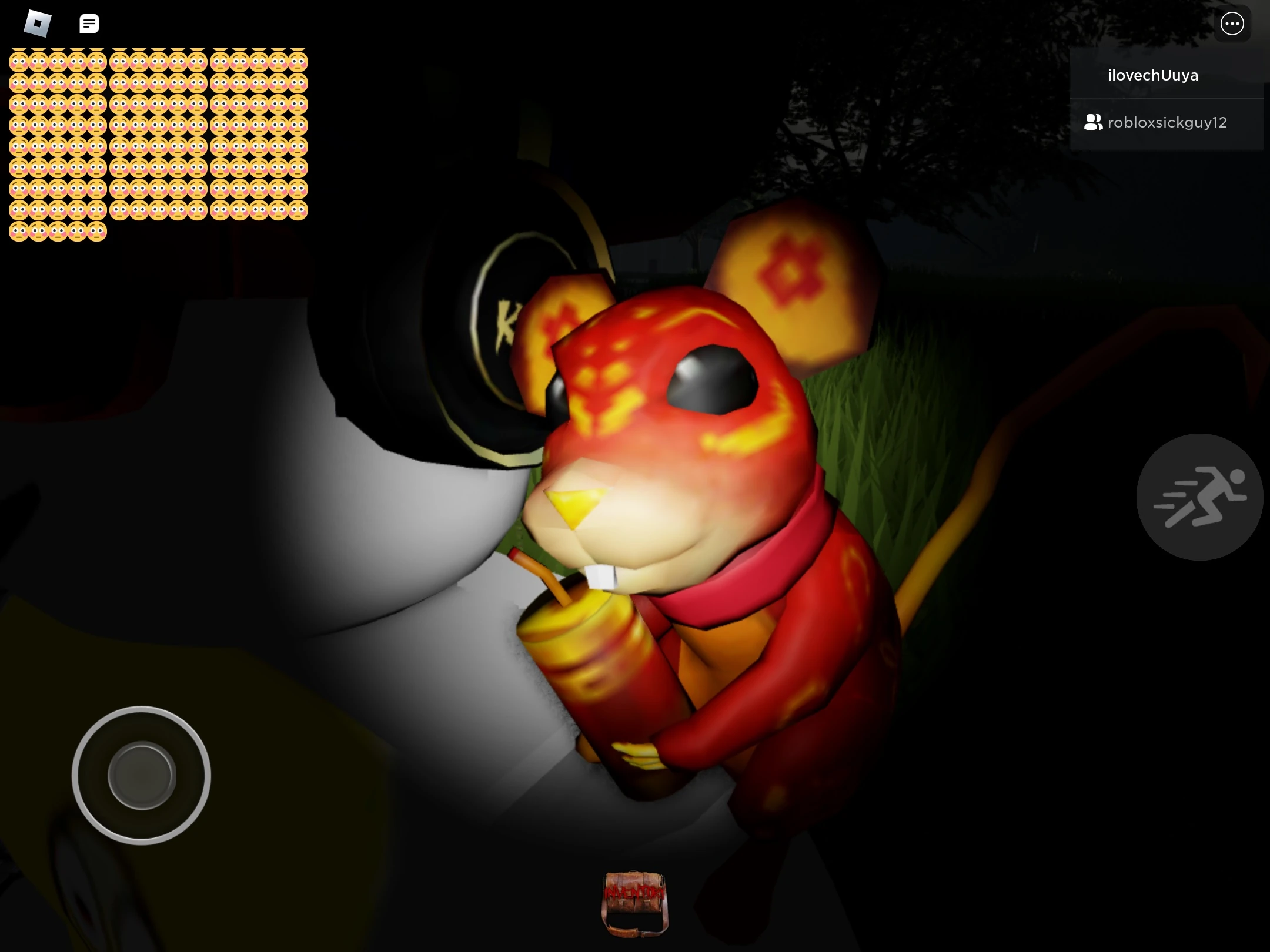Click the add-friend icon beside robloxsickguy12

(1092, 122)
